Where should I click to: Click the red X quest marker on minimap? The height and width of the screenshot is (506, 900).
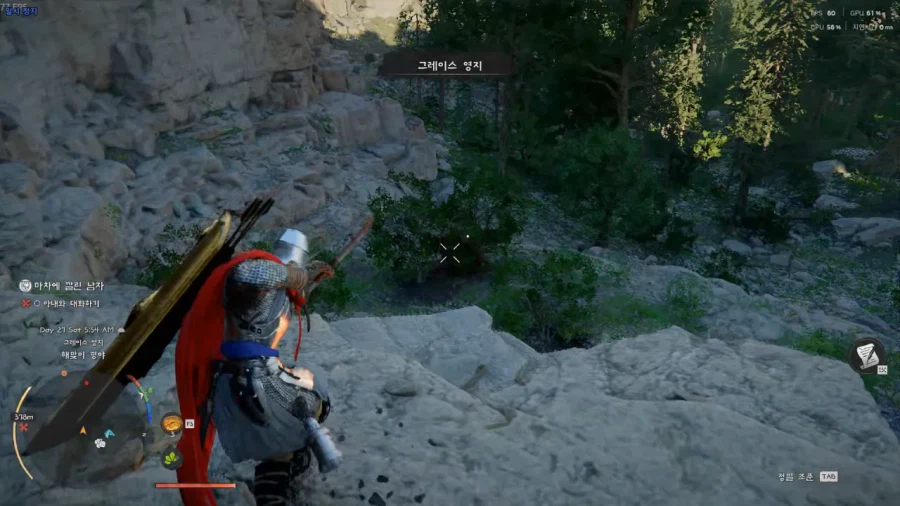click(24, 427)
